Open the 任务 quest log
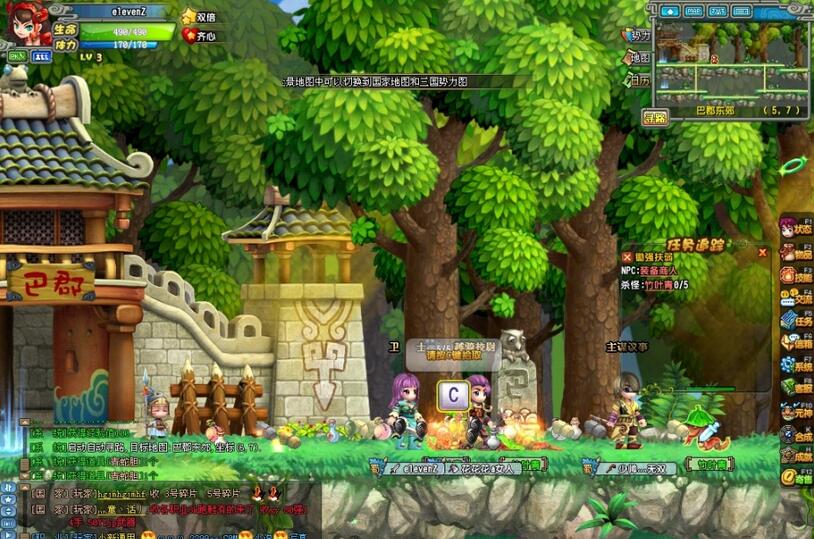The height and width of the screenshot is (539, 814). click(x=797, y=321)
